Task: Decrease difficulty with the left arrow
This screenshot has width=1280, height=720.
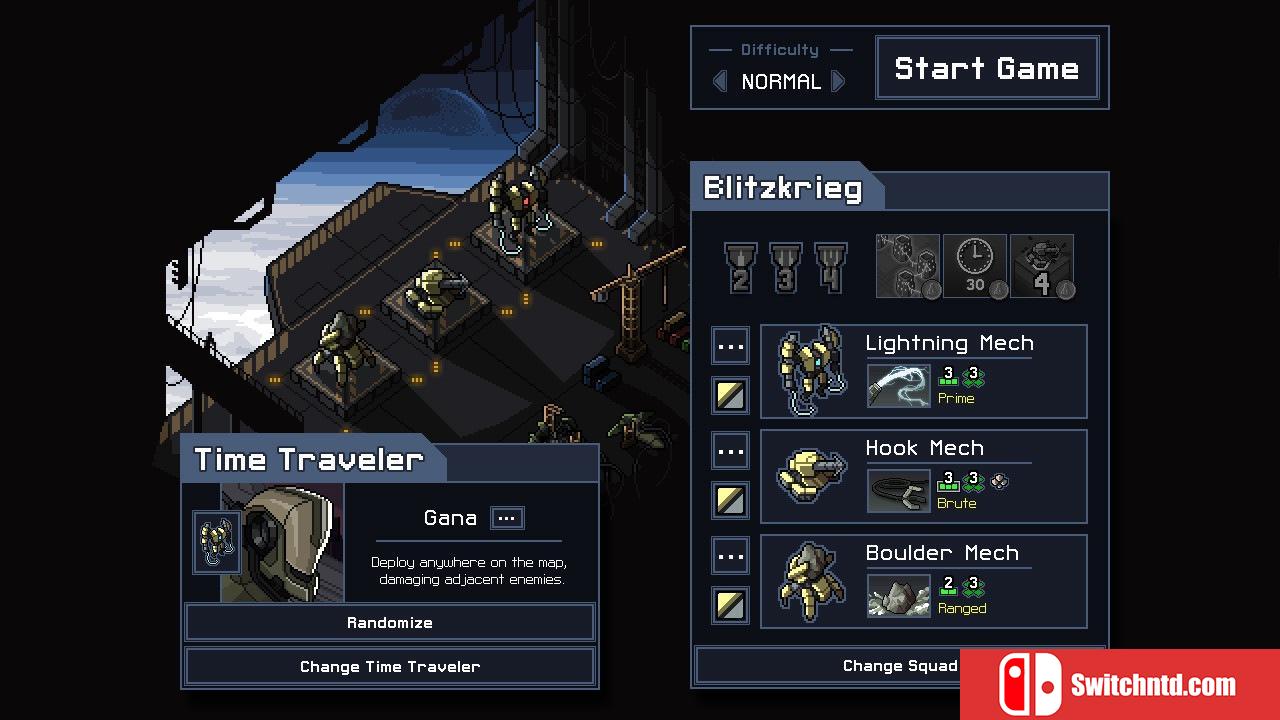Action: point(720,81)
